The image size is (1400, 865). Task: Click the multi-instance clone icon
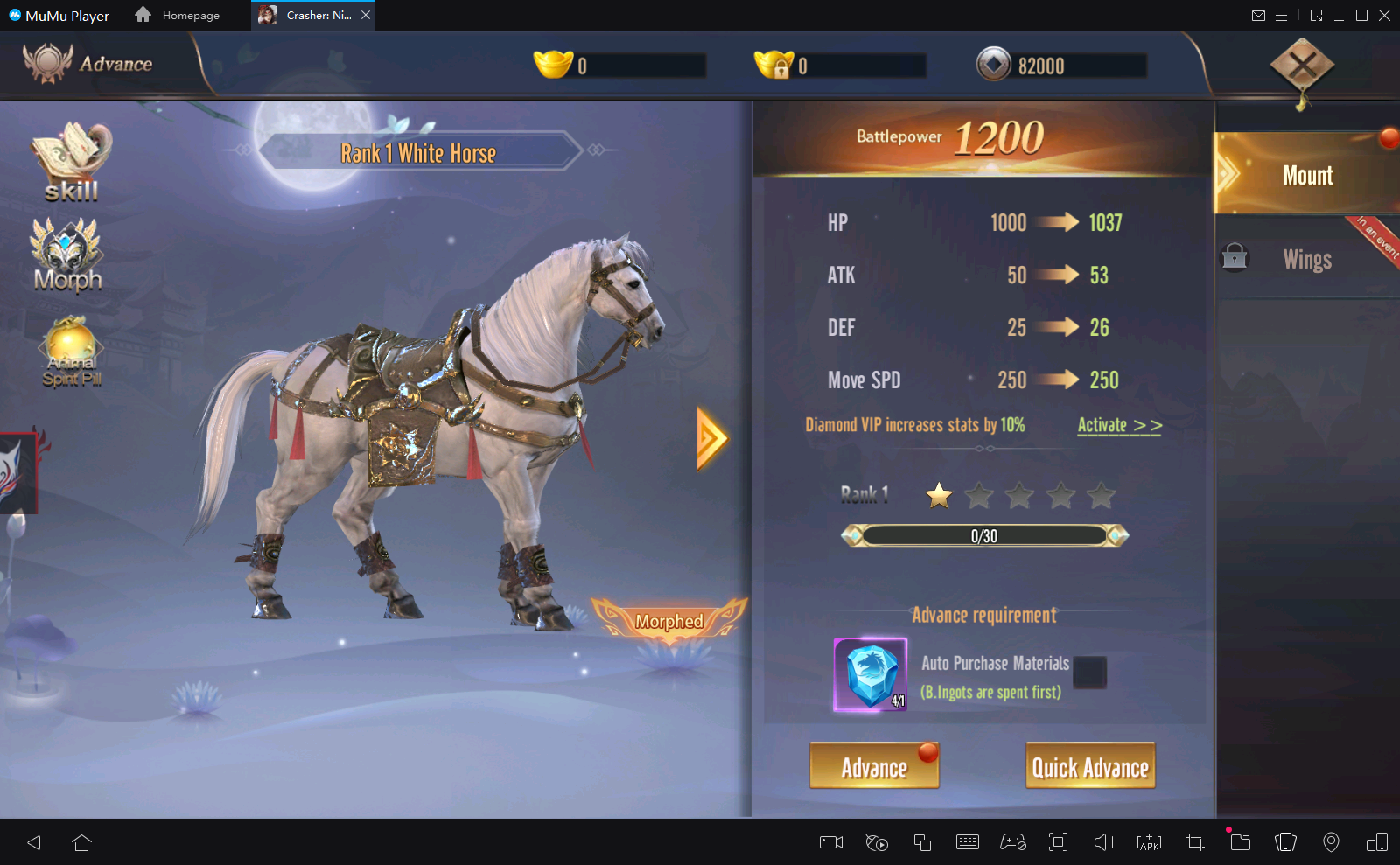[x=922, y=842]
